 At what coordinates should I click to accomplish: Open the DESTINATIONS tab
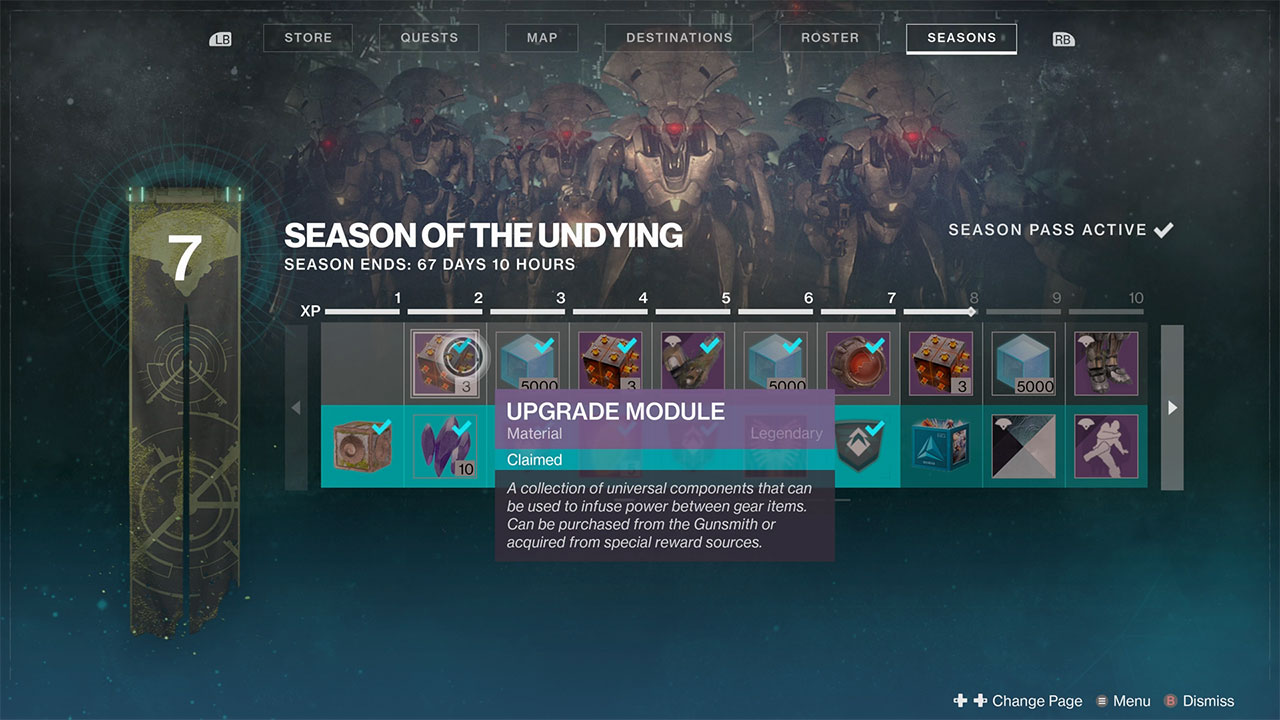(678, 37)
